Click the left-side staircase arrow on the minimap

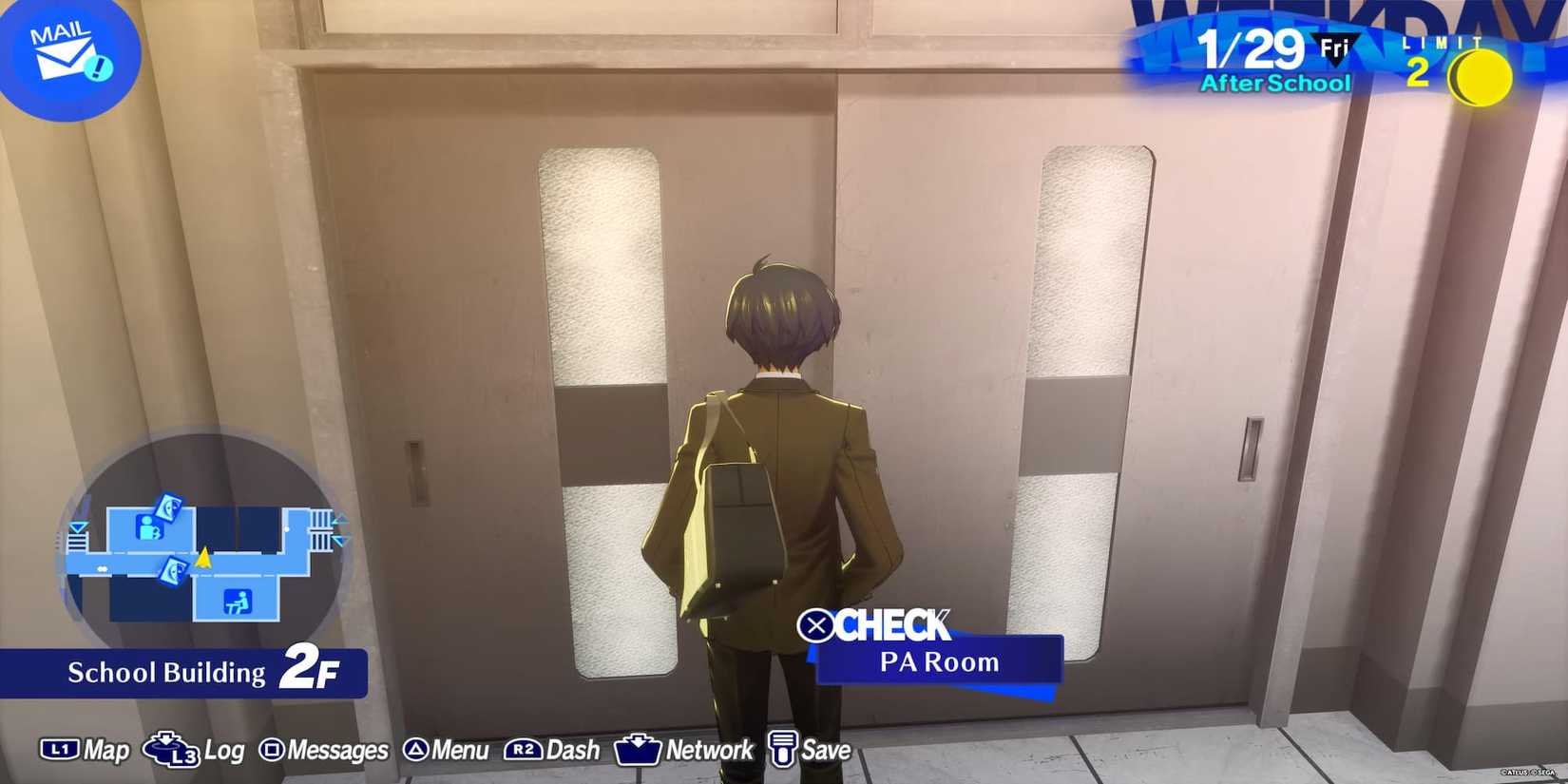pyautogui.click(x=78, y=527)
